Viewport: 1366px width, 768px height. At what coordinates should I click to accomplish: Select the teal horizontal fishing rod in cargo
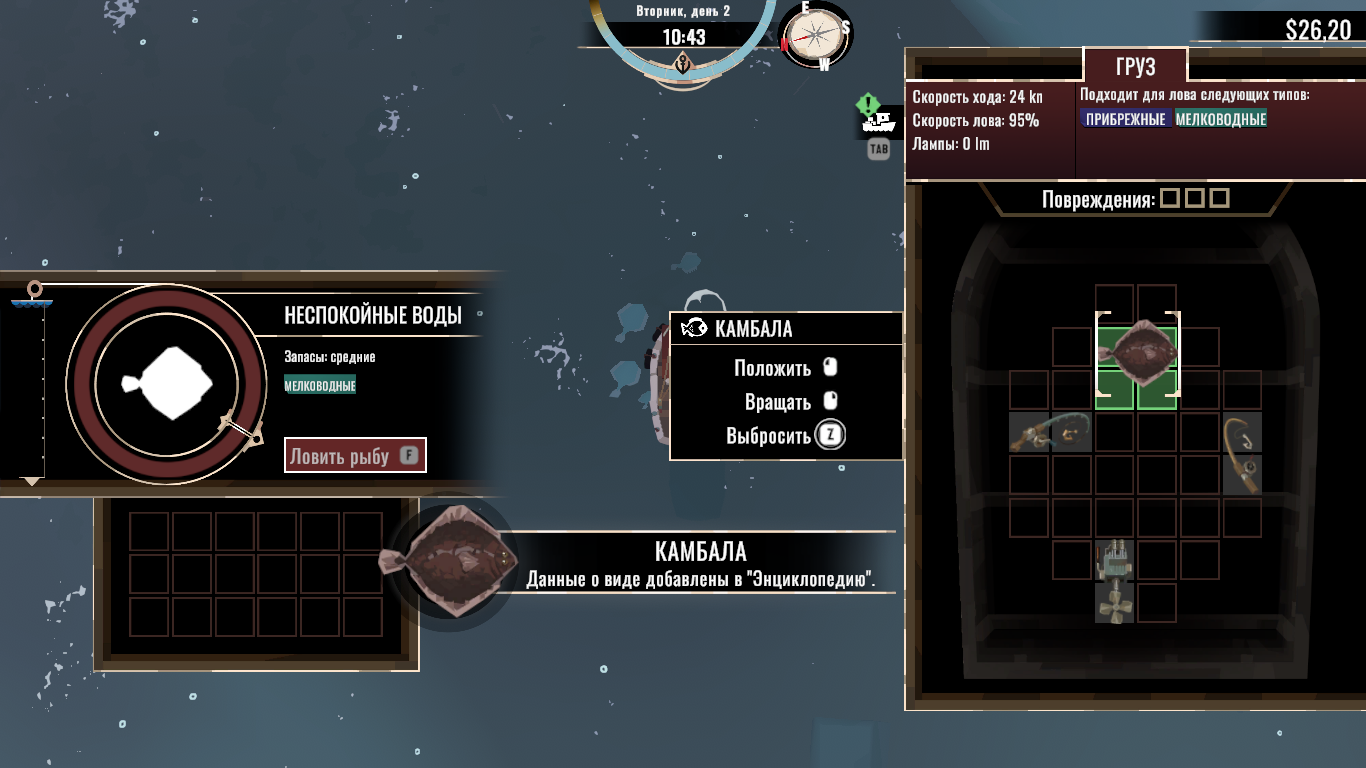(x=1050, y=432)
